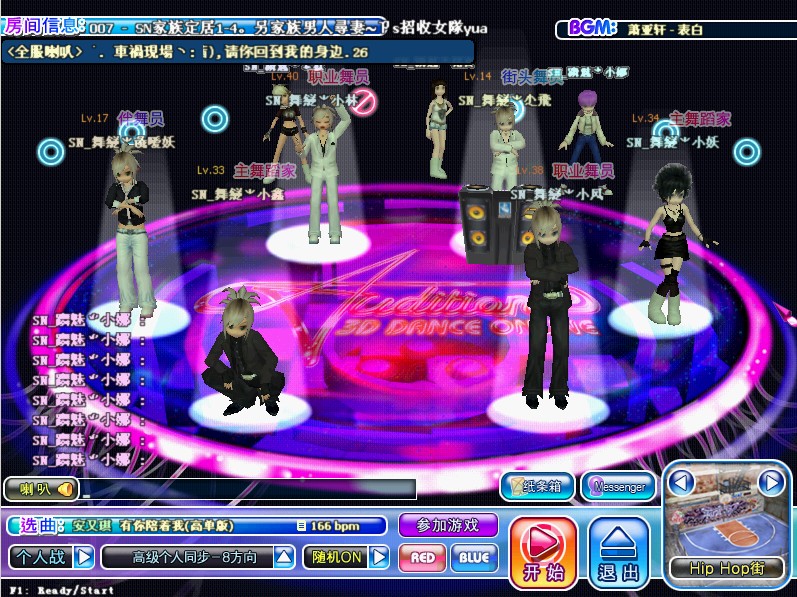This screenshot has width=797, height=597.
Task: Exit the room with 退出
Action: click(619, 551)
